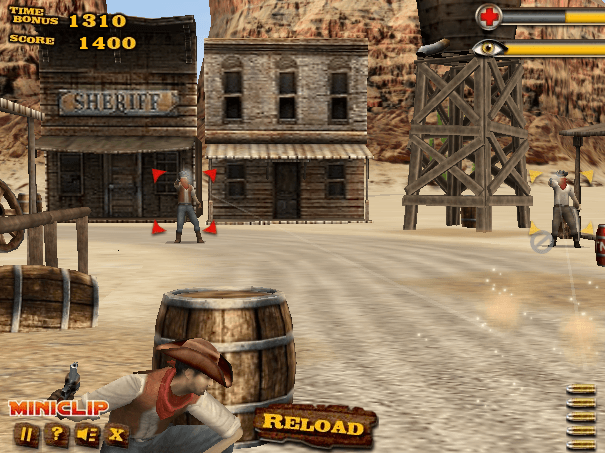Open the Miniclip logo link
605x453 pixels.
[58, 408]
